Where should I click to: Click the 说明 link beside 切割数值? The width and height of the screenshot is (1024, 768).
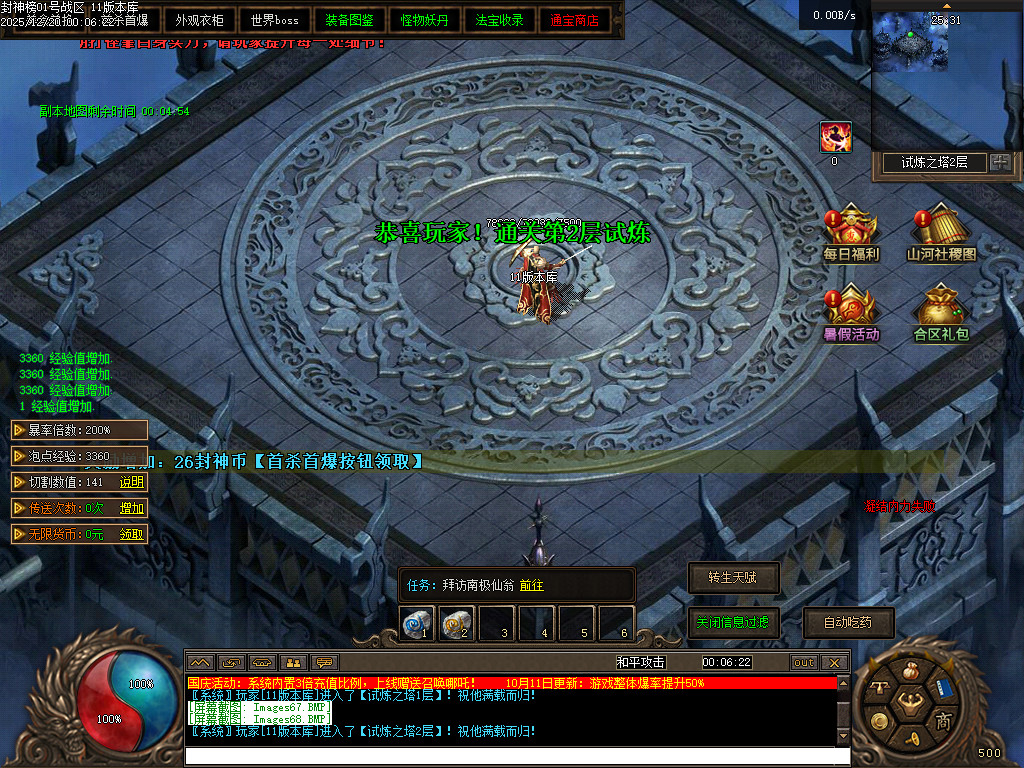(132, 482)
